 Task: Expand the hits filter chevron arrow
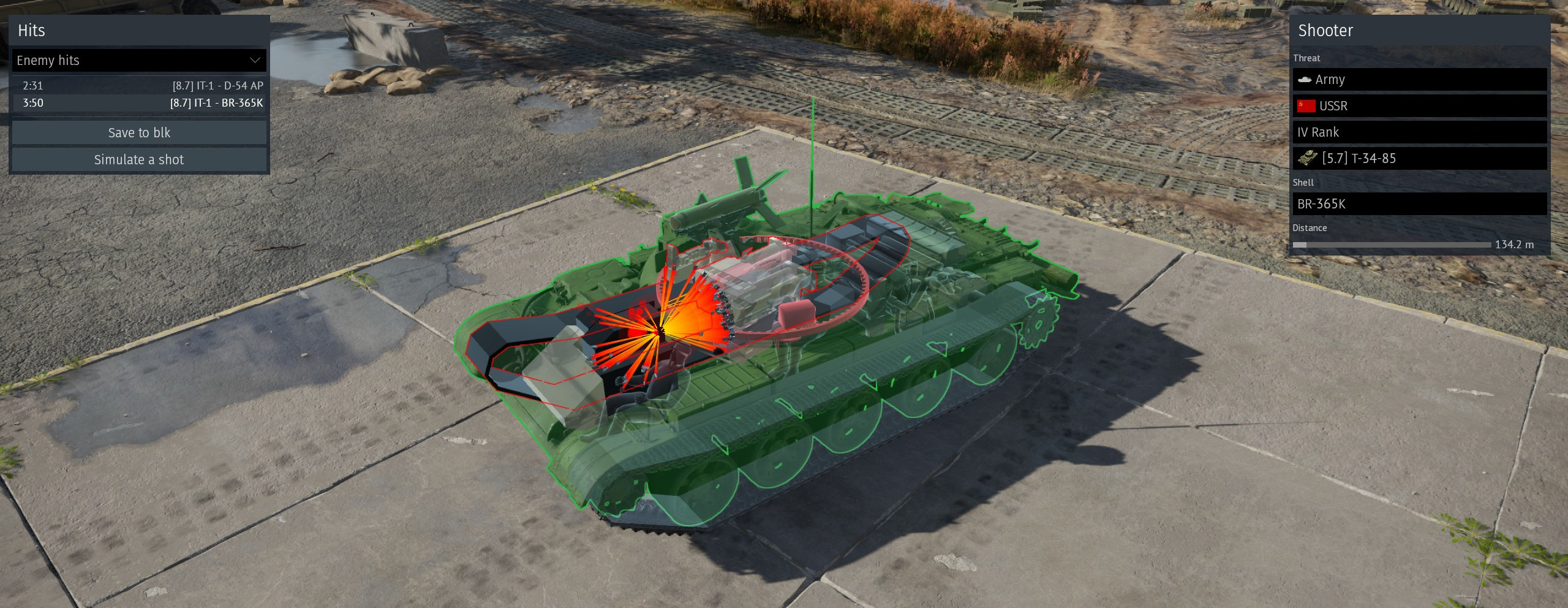pos(256,60)
